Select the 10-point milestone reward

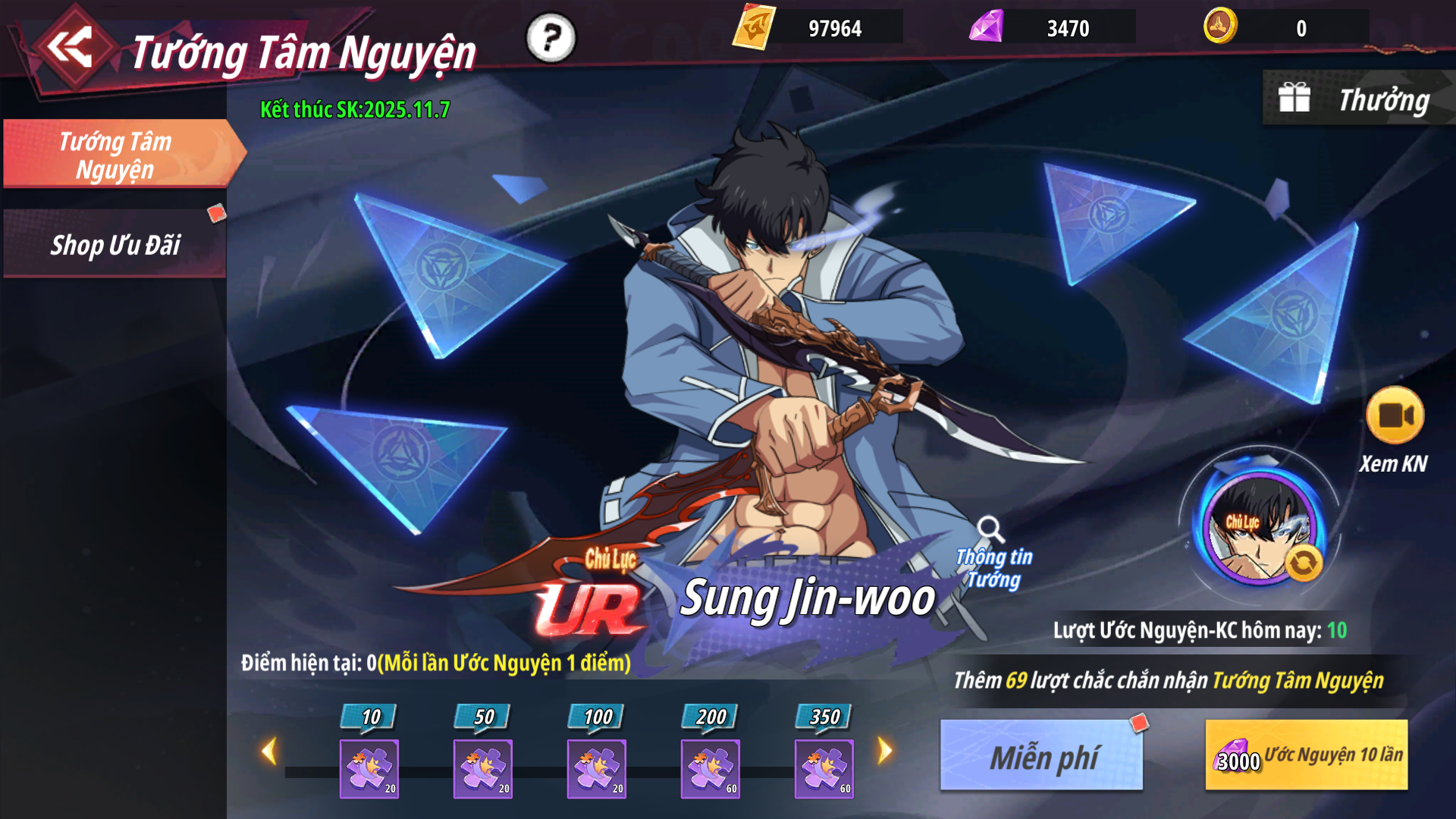(369, 768)
